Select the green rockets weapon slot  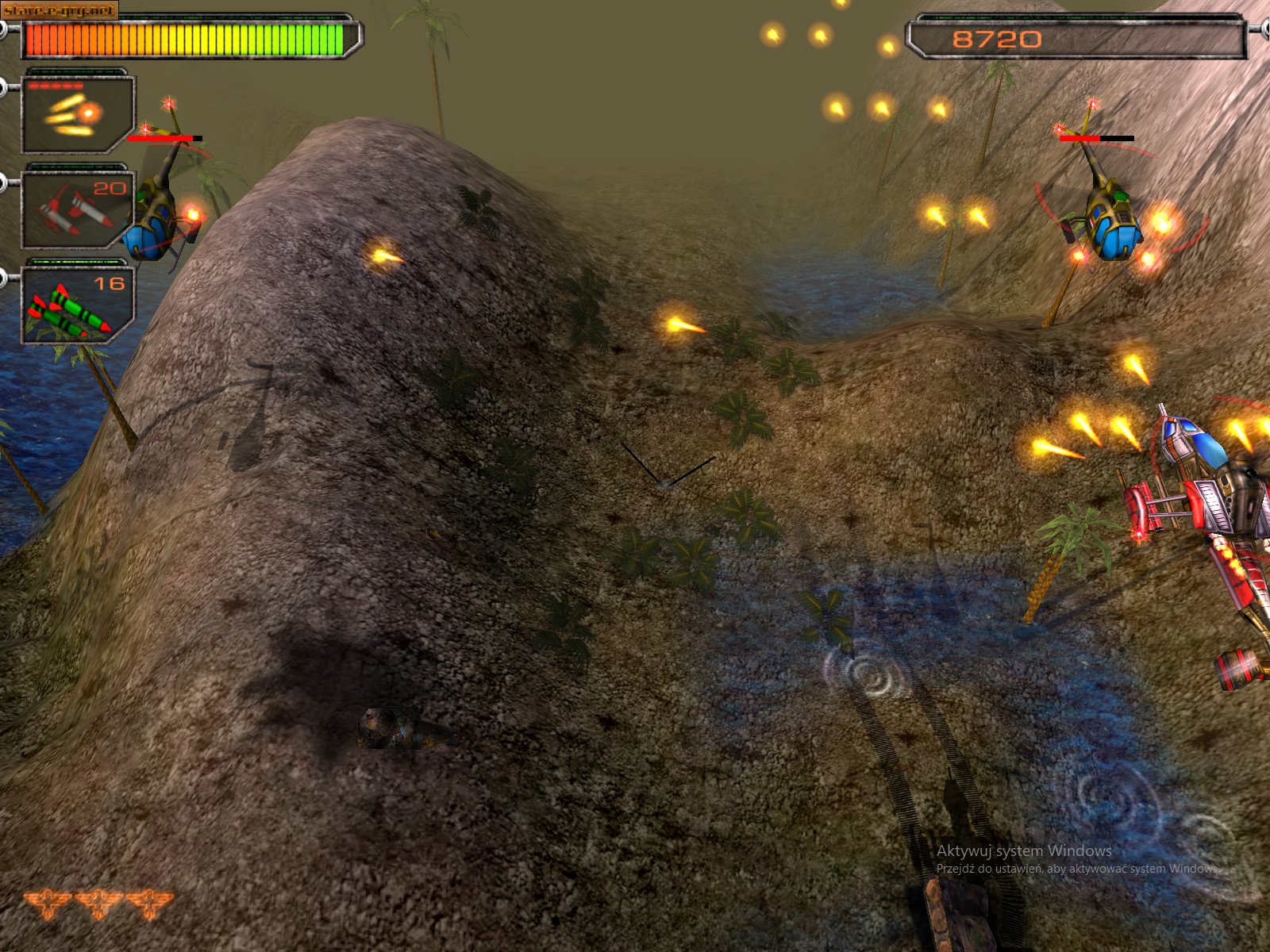(75, 305)
